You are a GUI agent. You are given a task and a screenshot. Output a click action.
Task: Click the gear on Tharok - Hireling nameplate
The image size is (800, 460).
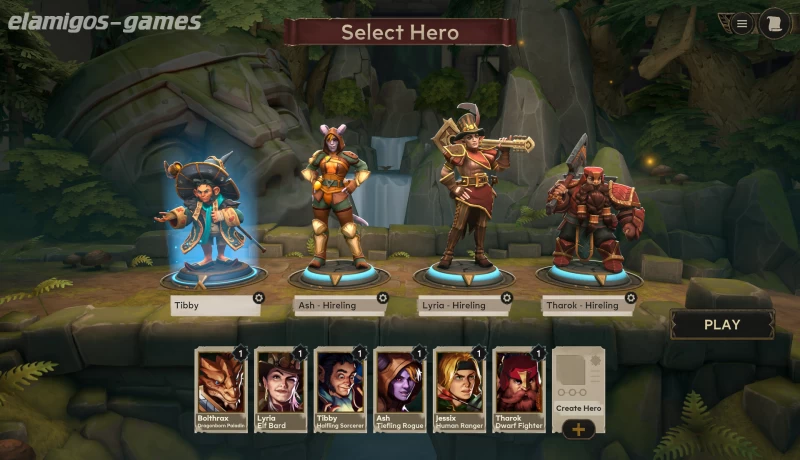[630, 298]
